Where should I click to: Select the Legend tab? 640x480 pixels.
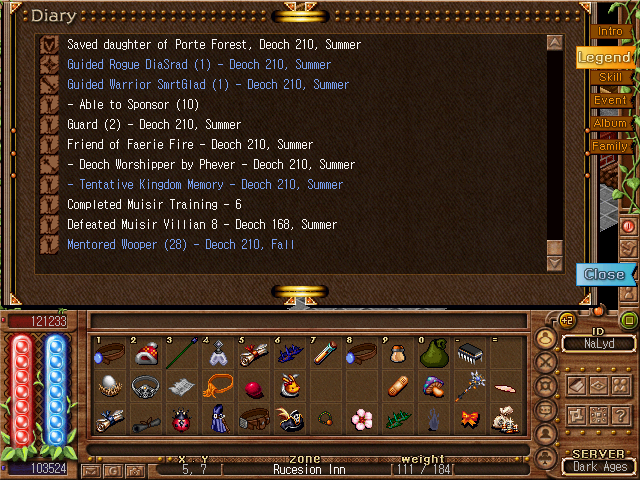point(604,57)
